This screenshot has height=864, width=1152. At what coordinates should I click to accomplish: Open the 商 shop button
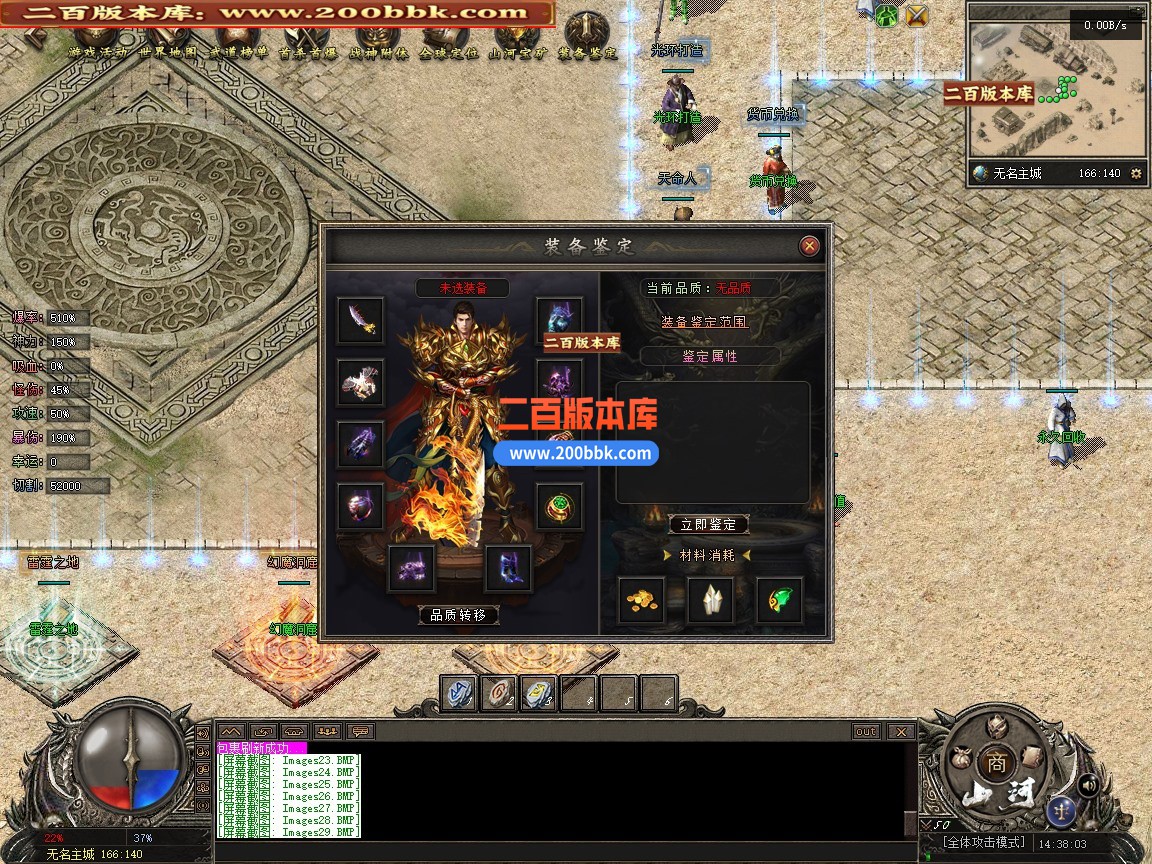(995, 761)
